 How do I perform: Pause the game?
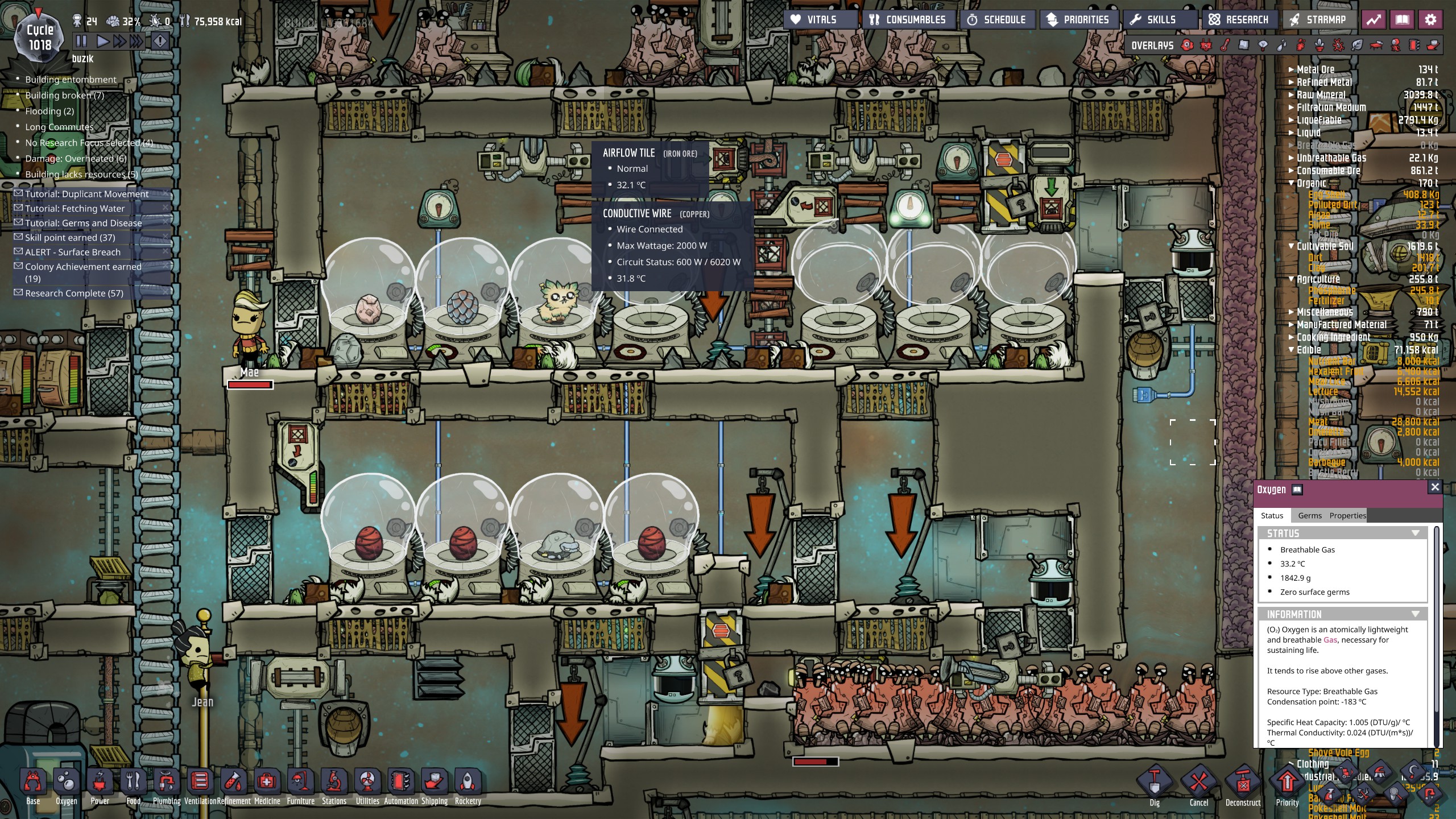pyautogui.click(x=80, y=40)
